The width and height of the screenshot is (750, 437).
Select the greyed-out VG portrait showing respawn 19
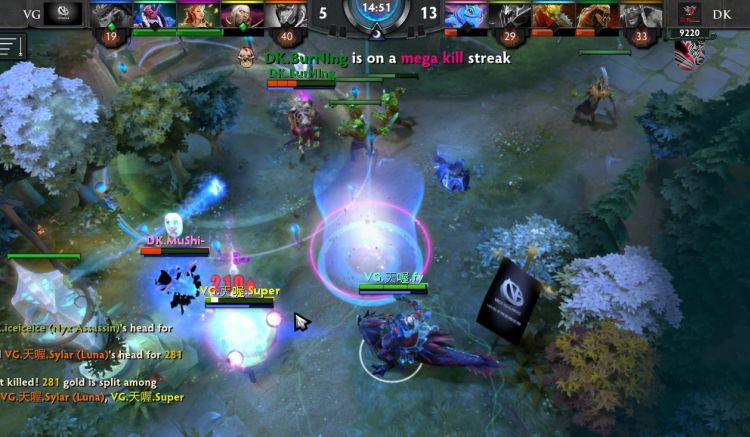[108, 14]
